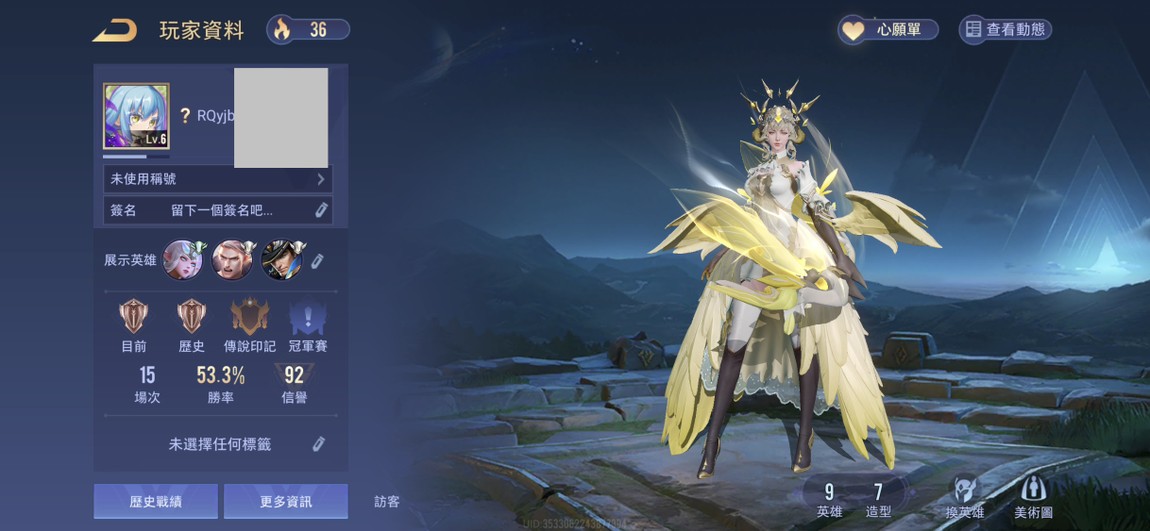Open the 換英雄 change hero option

965,496
